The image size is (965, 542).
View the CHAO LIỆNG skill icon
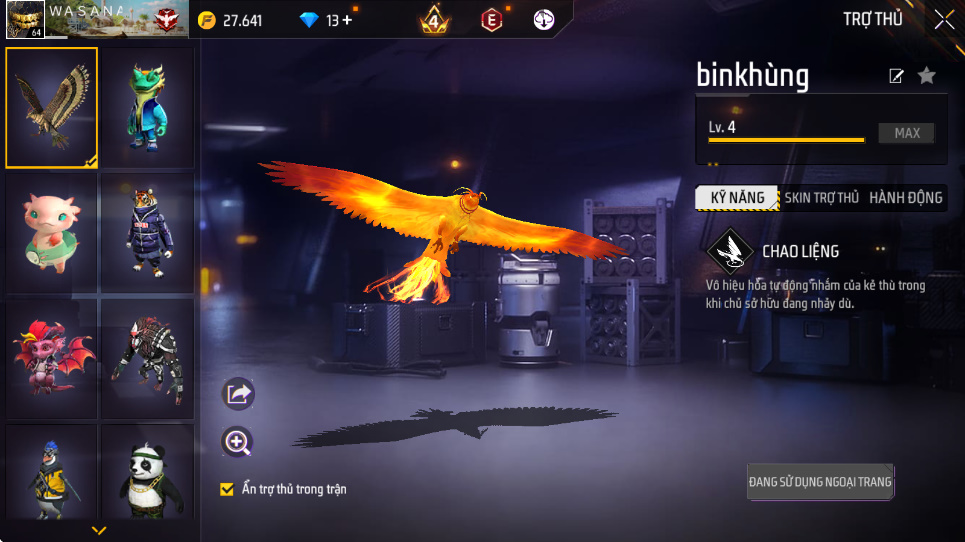(x=730, y=252)
